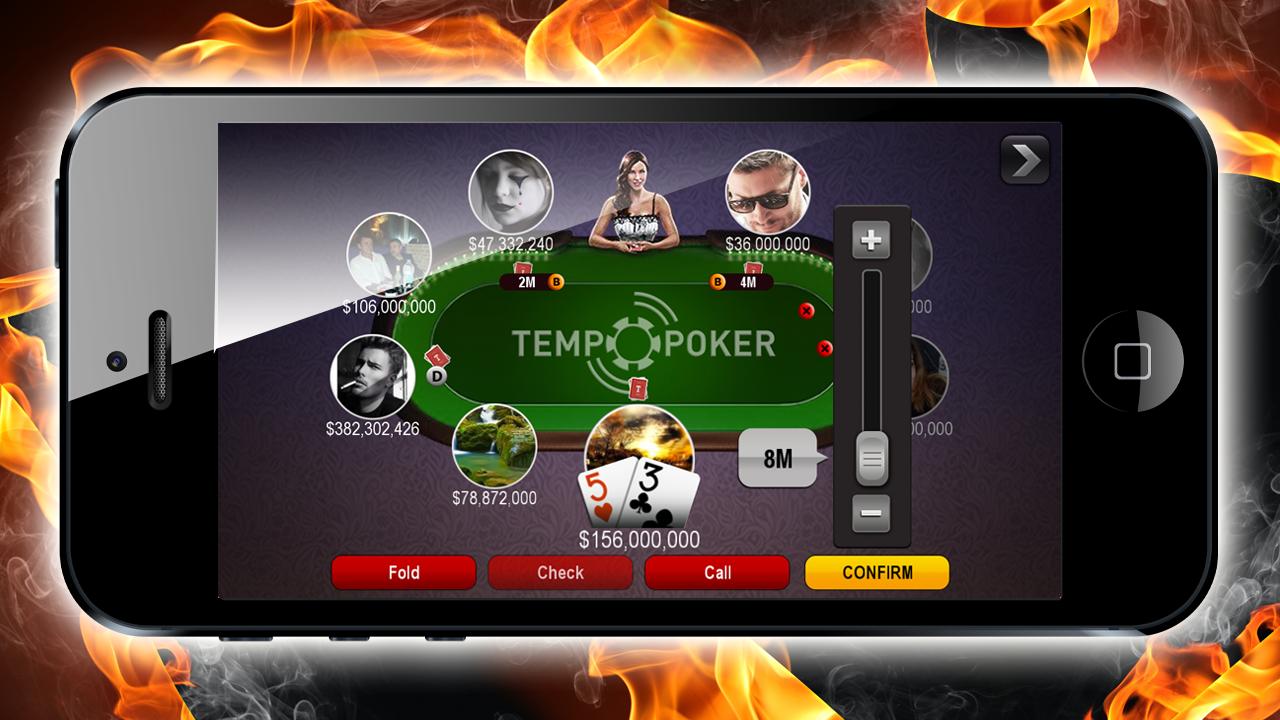1280x720 pixels.
Task: Click the bet slider handle
Action: click(872, 455)
